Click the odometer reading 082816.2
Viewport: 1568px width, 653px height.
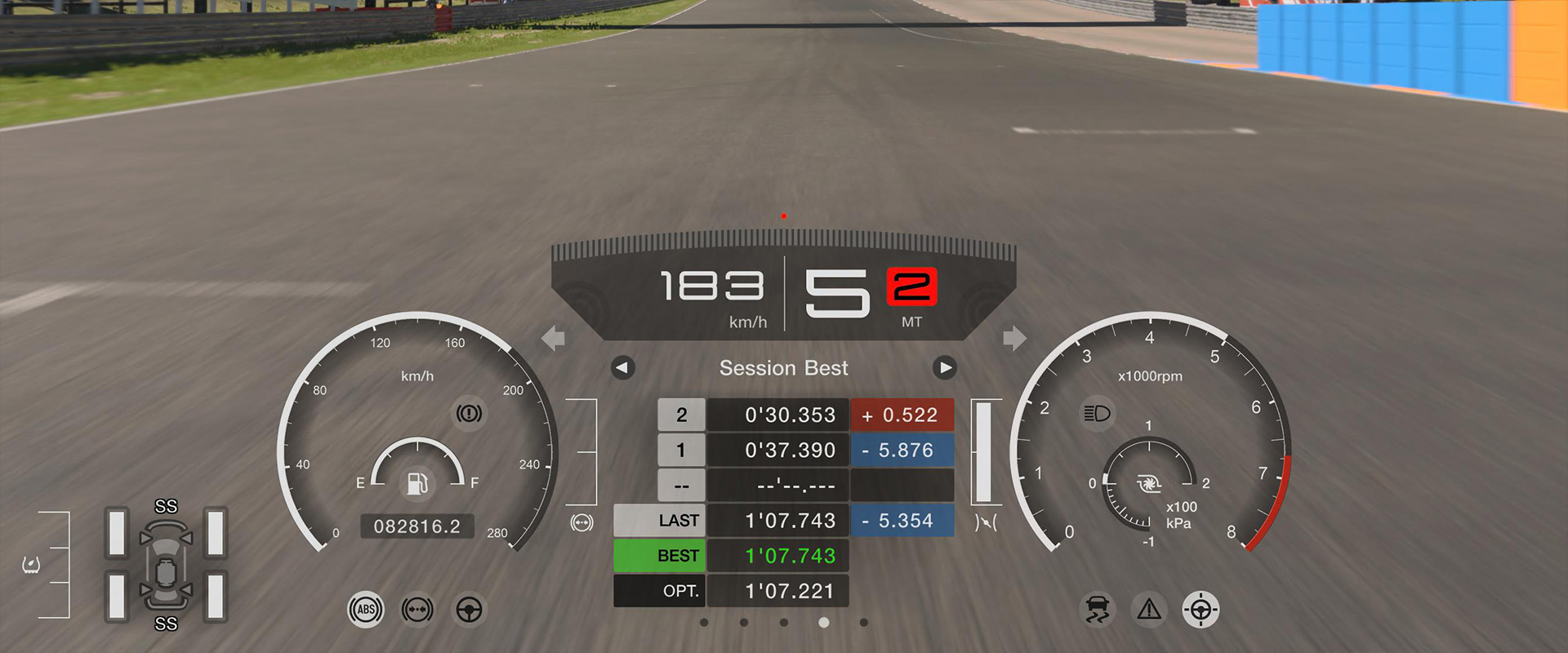click(417, 526)
